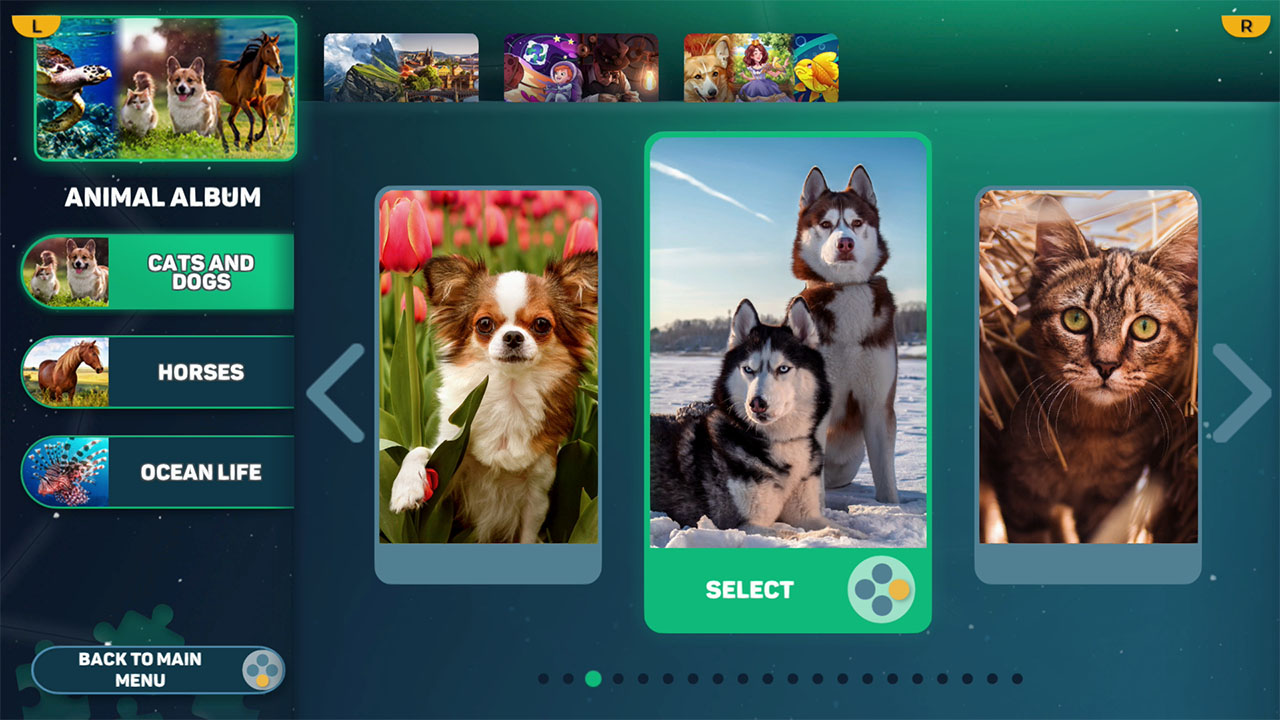Click the controller buttons icon on SELECT
Image resolution: width=1280 pixels, height=720 pixels.
tap(880, 590)
